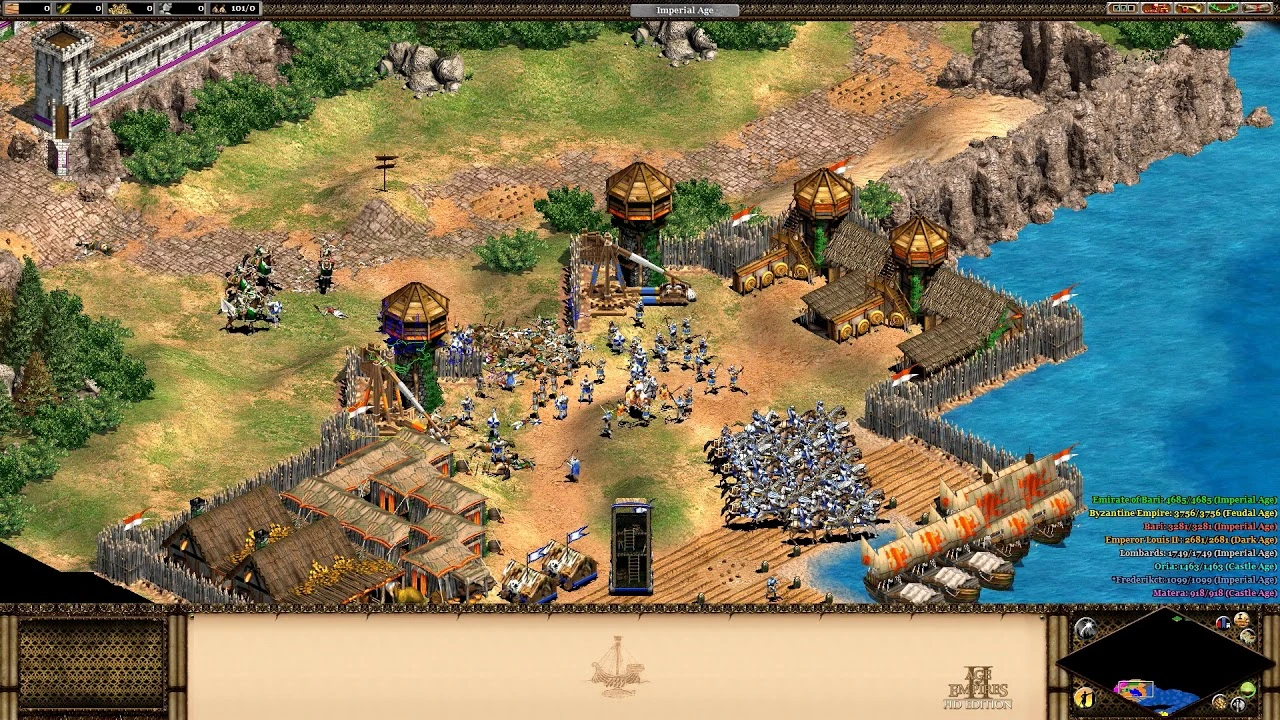Signal allies using the flare icon
Screen dimensions: 1280x720
[1085, 626]
